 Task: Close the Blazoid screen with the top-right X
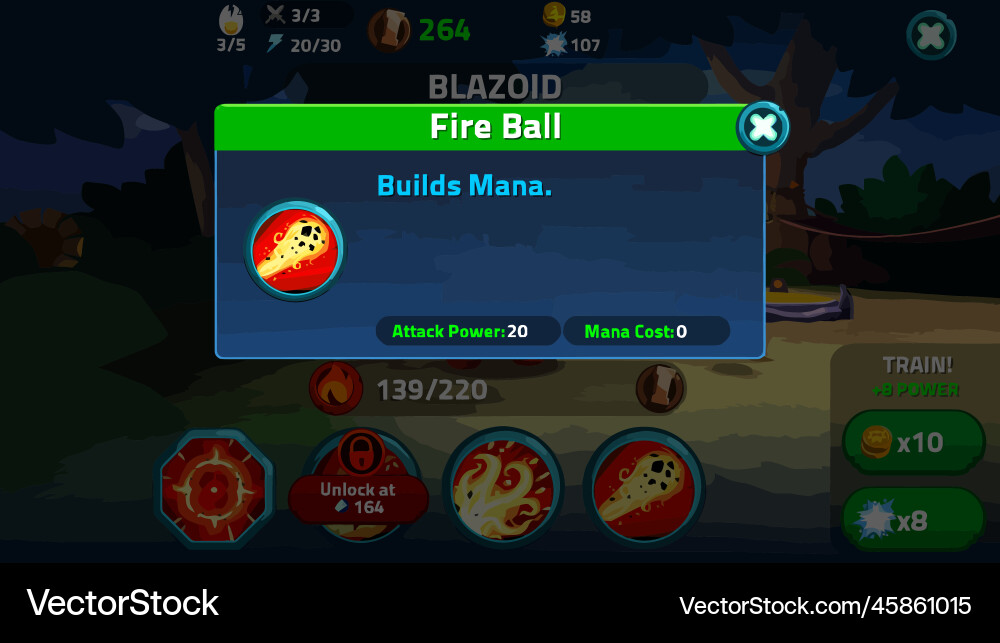931,37
